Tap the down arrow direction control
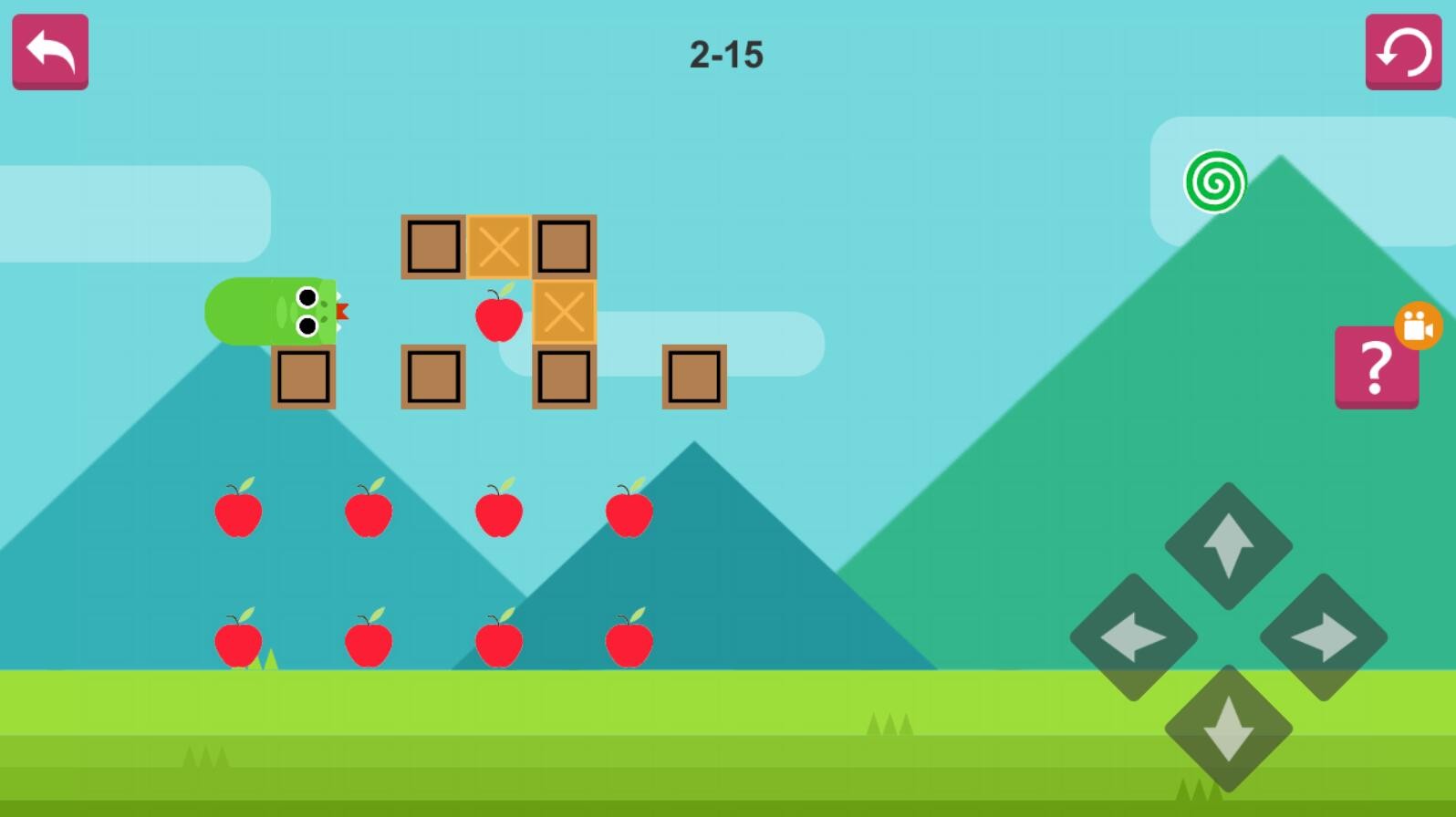 1228,729
